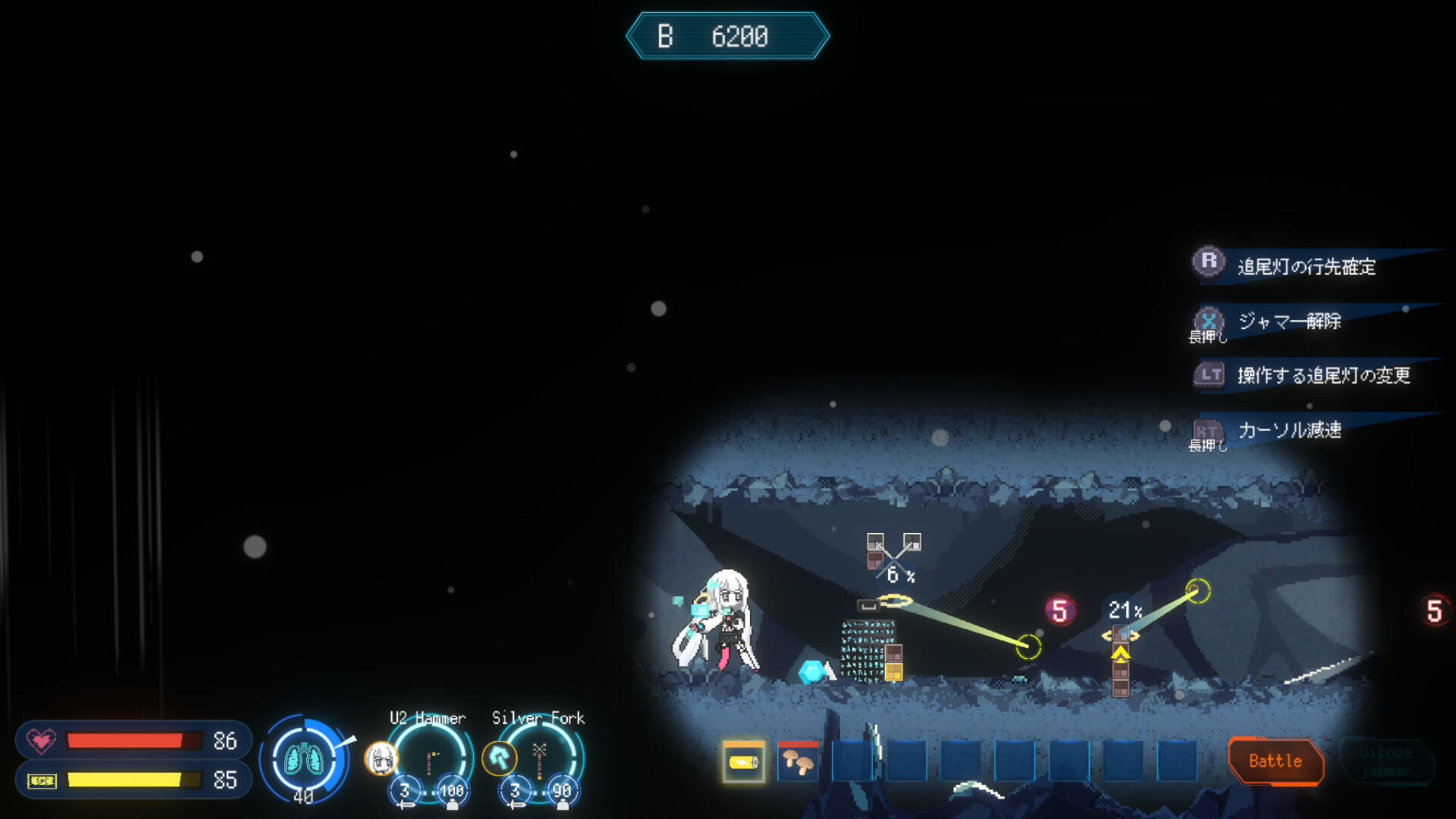Image resolution: width=1456 pixels, height=819 pixels.
Task: Click the B 6200 currency display
Action: pyautogui.click(x=726, y=35)
